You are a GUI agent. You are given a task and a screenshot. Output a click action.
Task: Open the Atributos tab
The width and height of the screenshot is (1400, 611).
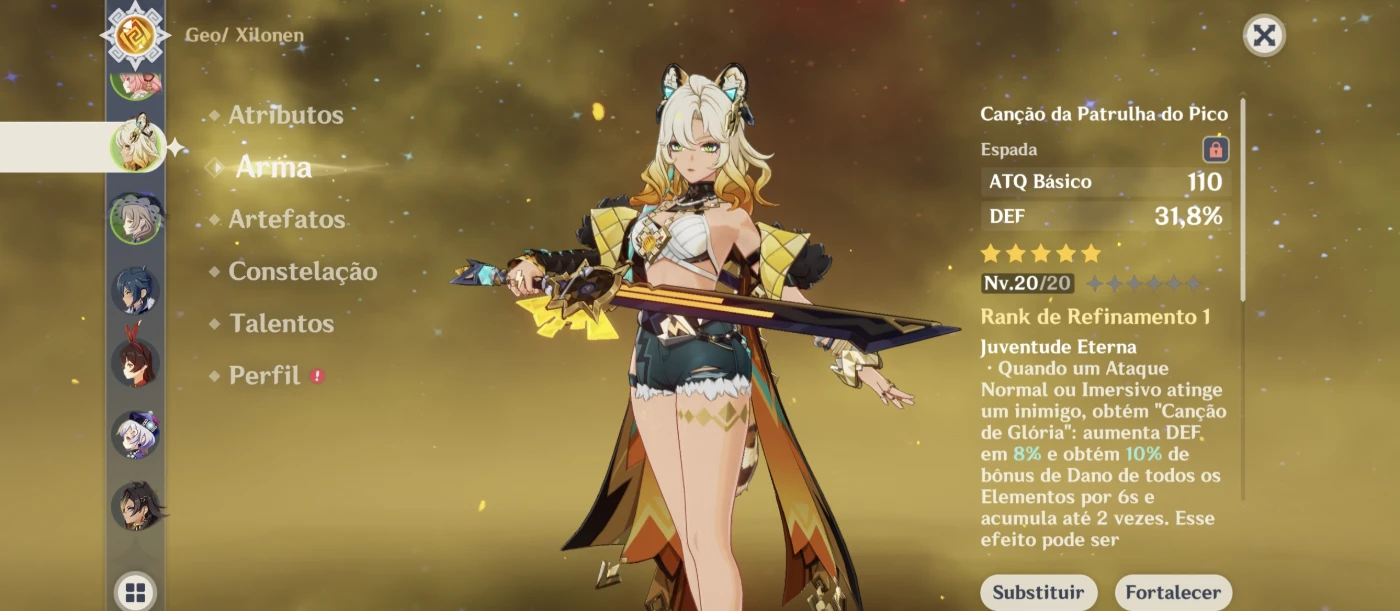point(285,115)
